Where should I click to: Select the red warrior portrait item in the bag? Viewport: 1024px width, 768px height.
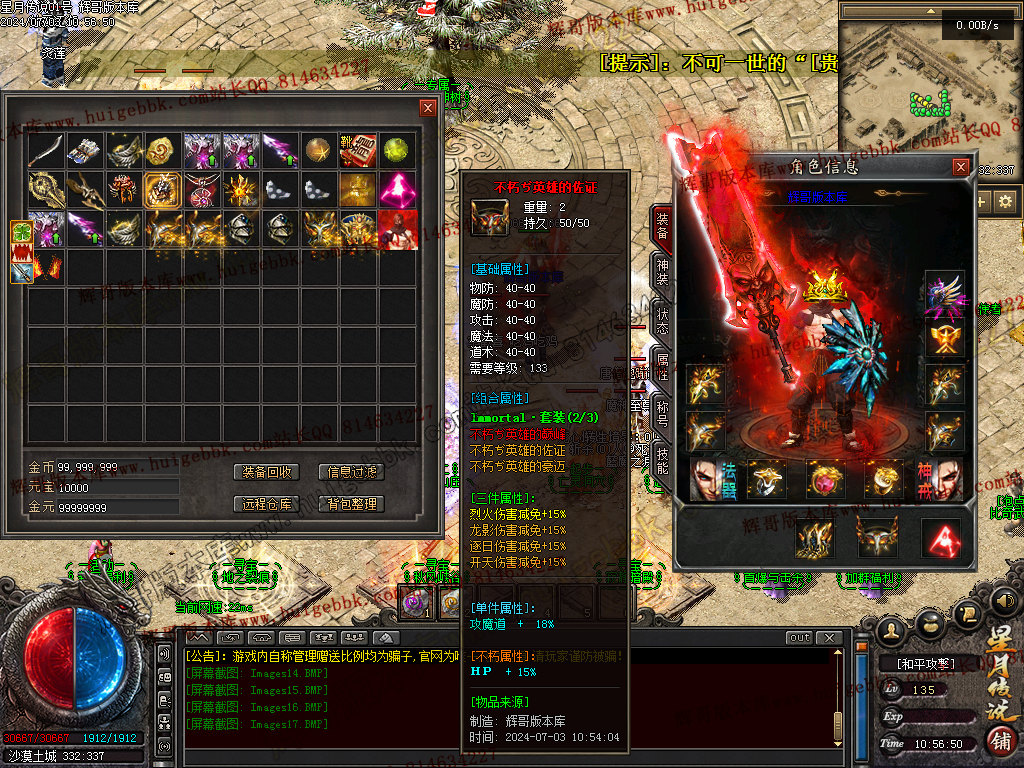398,229
